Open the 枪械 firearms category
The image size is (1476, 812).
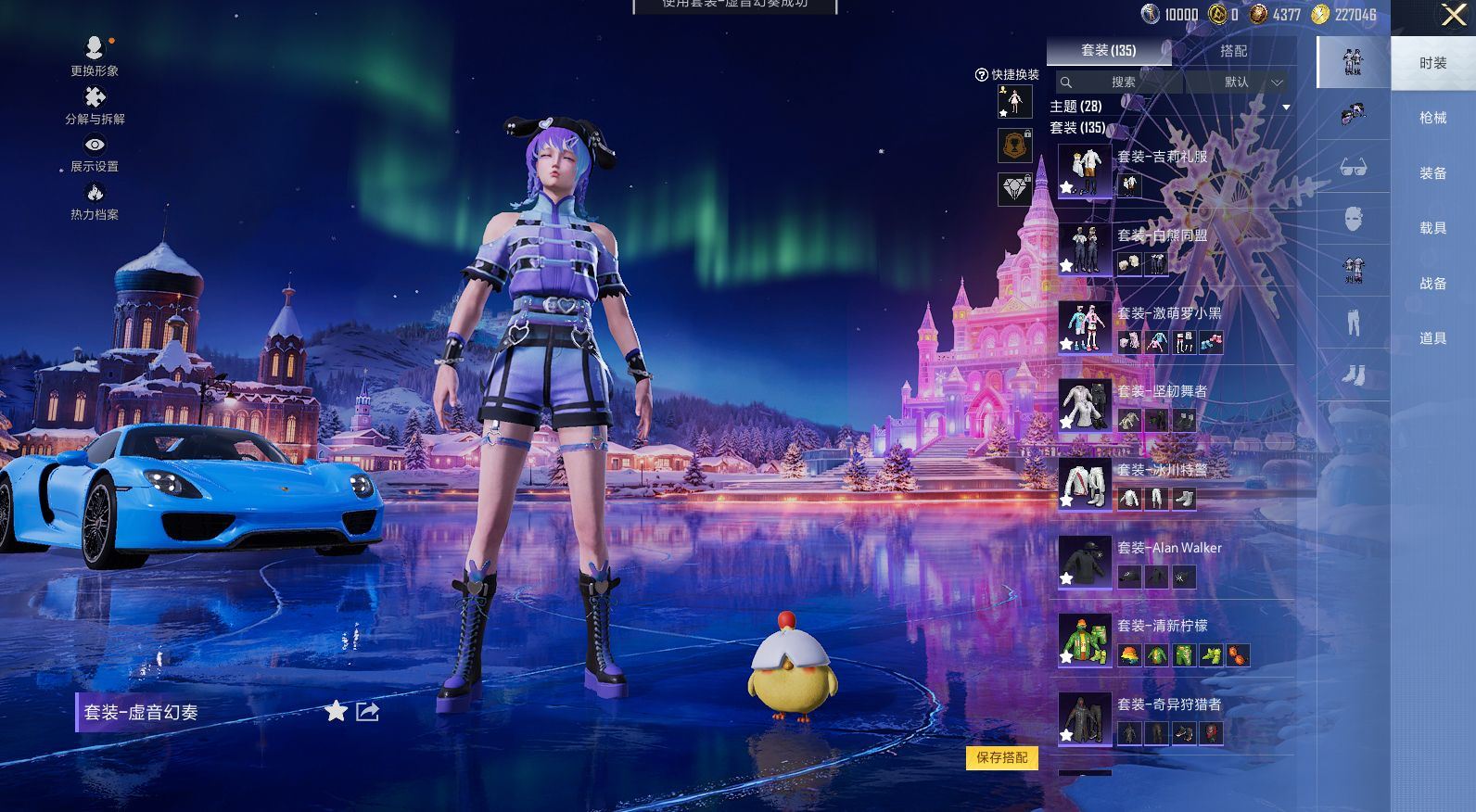click(1432, 118)
